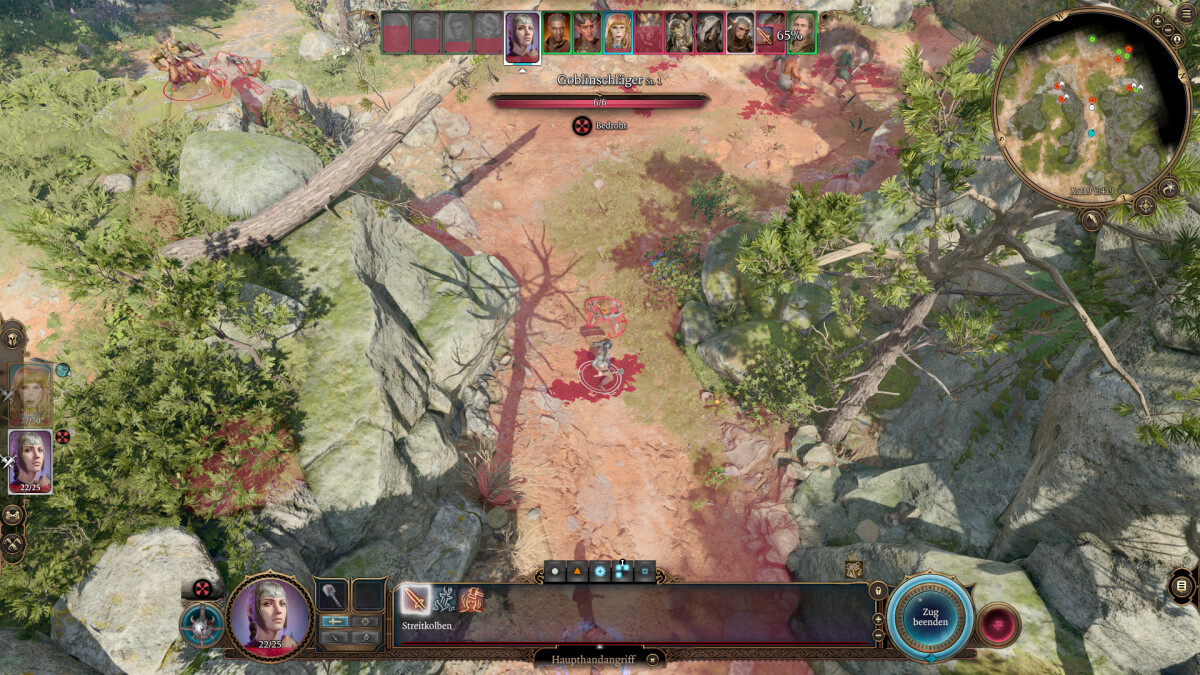The height and width of the screenshot is (675, 1200).
Task: Close the Haupthandangriff label
Action: [x=652, y=659]
